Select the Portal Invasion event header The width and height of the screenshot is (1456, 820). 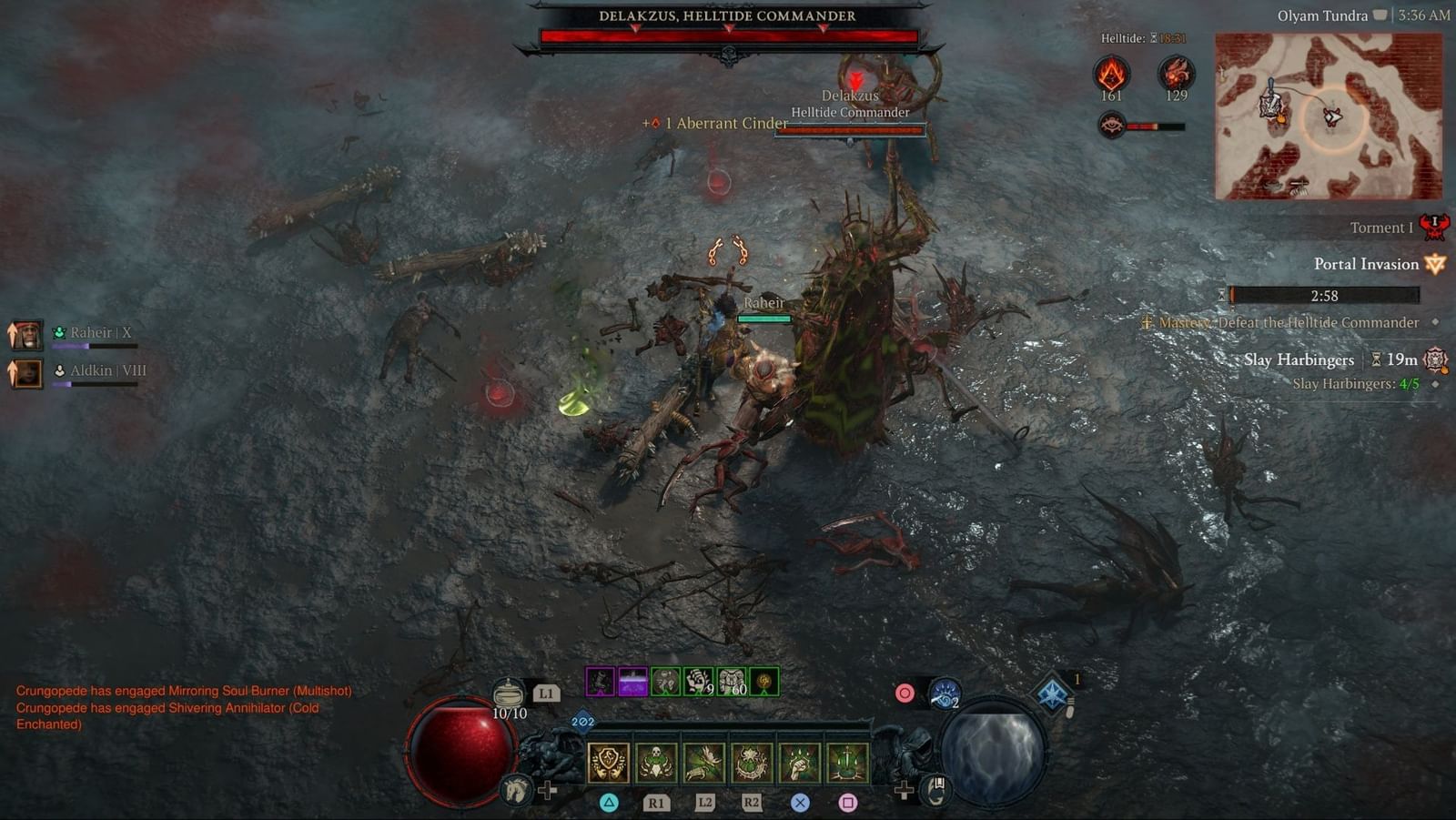pyautogui.click(x=1365, y=264)
